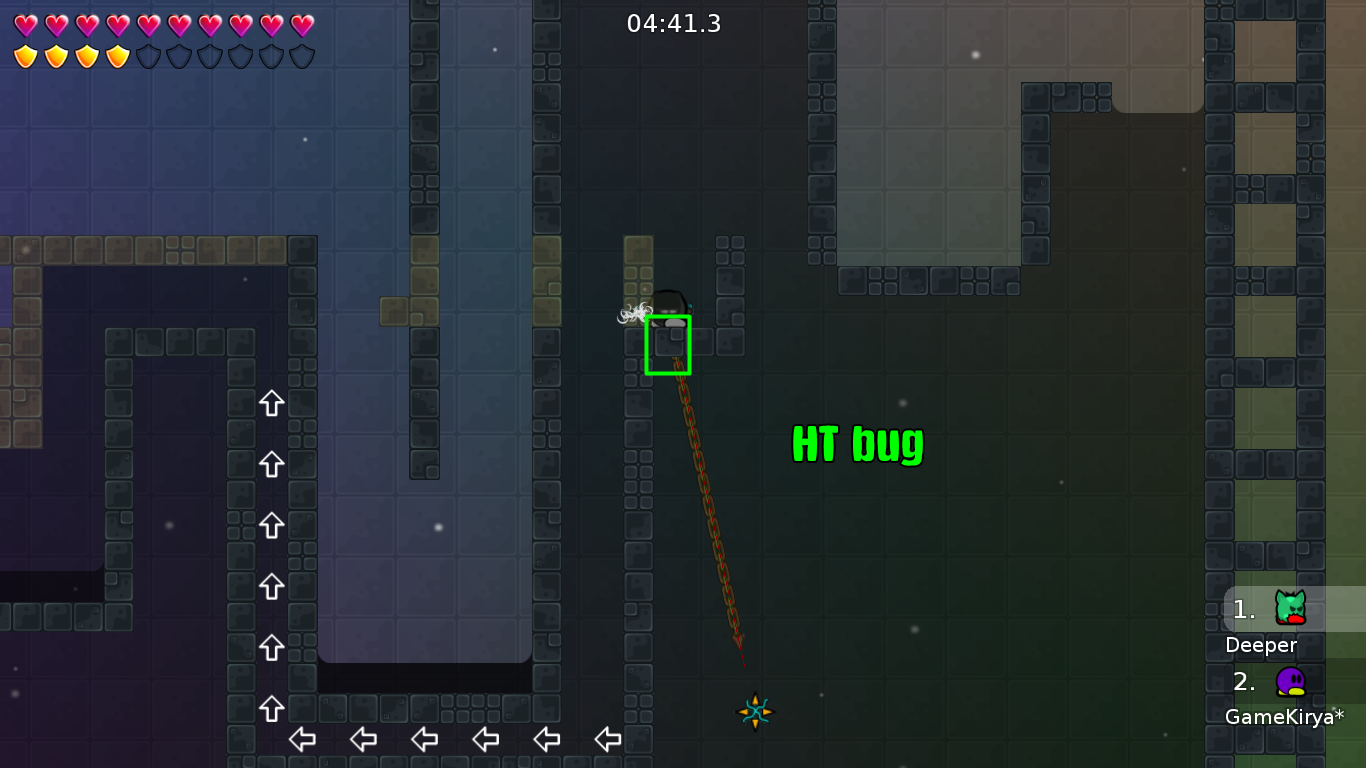Click the last filled yellow shield icon
Viewport: 1366px width, 768px height.
click(117, 57)
